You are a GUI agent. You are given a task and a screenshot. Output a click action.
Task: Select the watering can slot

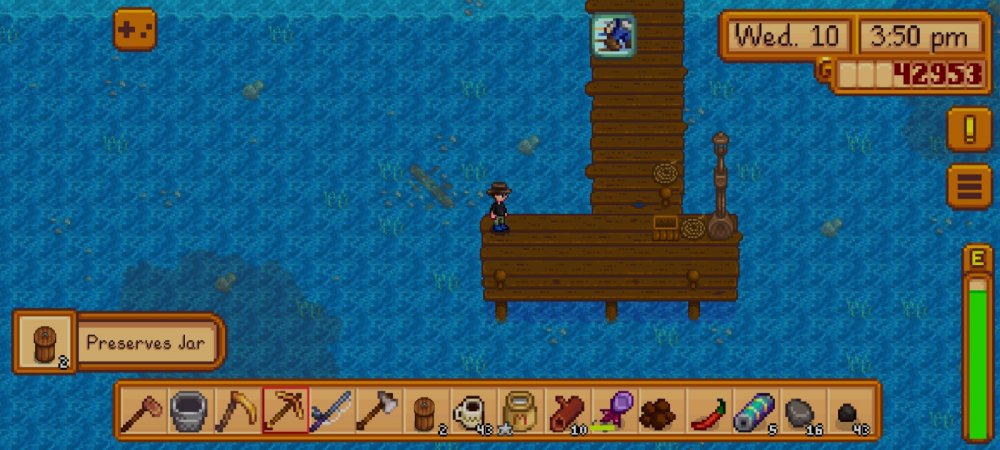[x=189, y=411]
